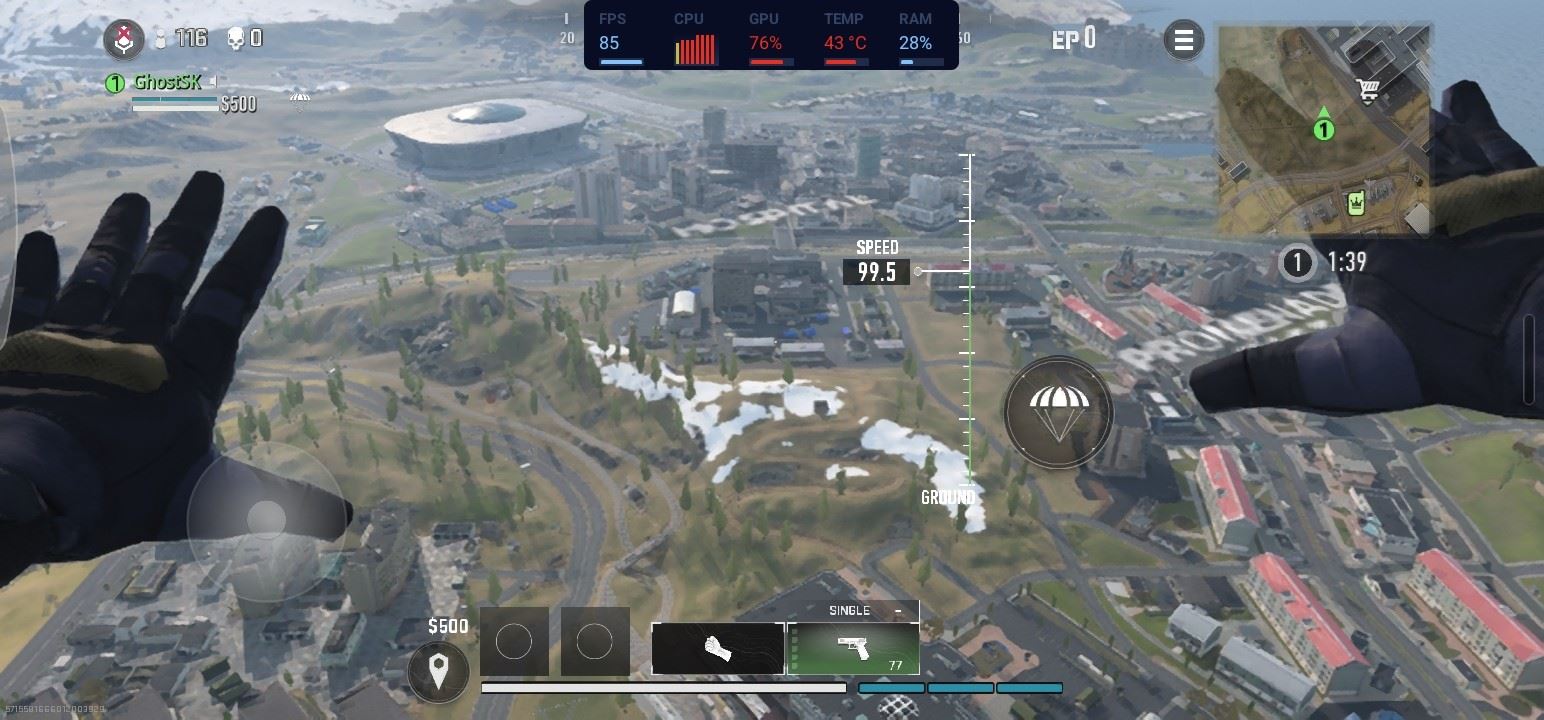Image resolution: width=1544 pixels, height=720 pixels.
Task: Expand the minimap
Action: click(x=1324, y=130)
